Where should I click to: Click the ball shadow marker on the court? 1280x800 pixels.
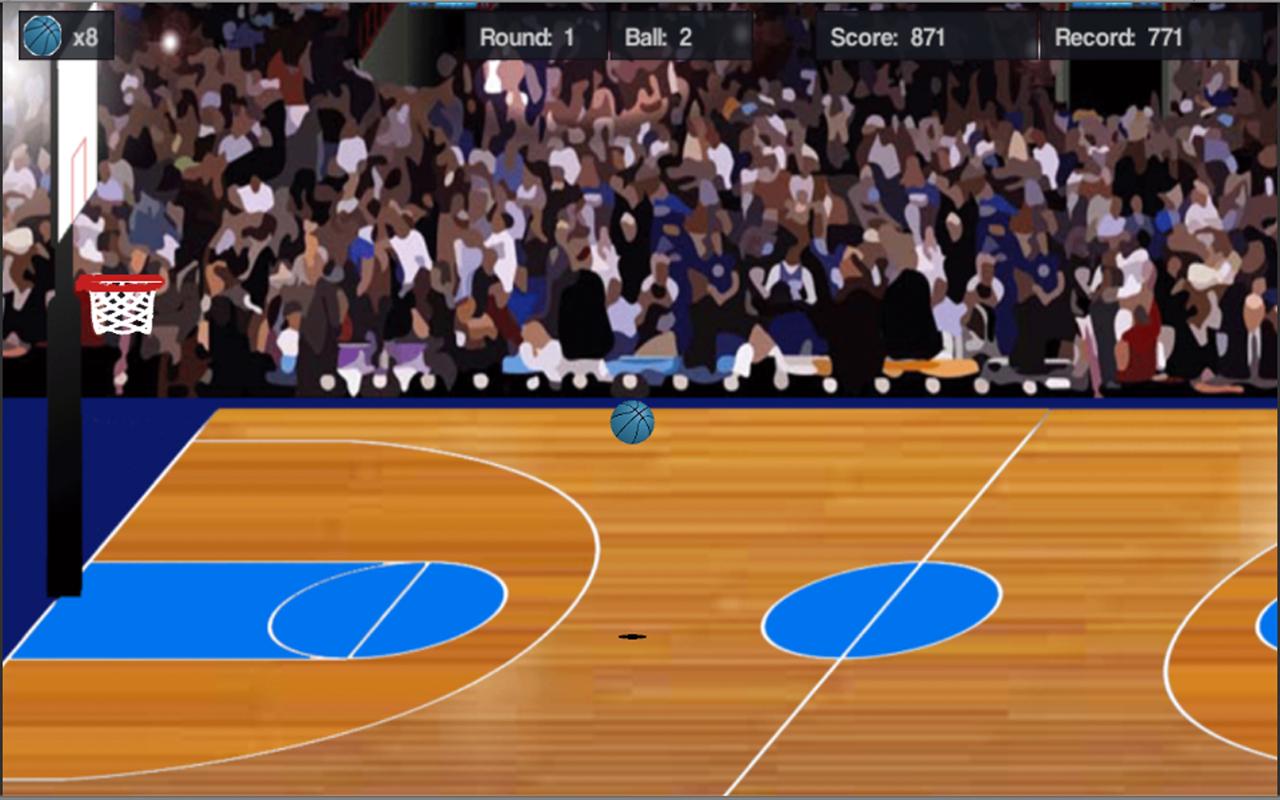(x=630, y=634)
